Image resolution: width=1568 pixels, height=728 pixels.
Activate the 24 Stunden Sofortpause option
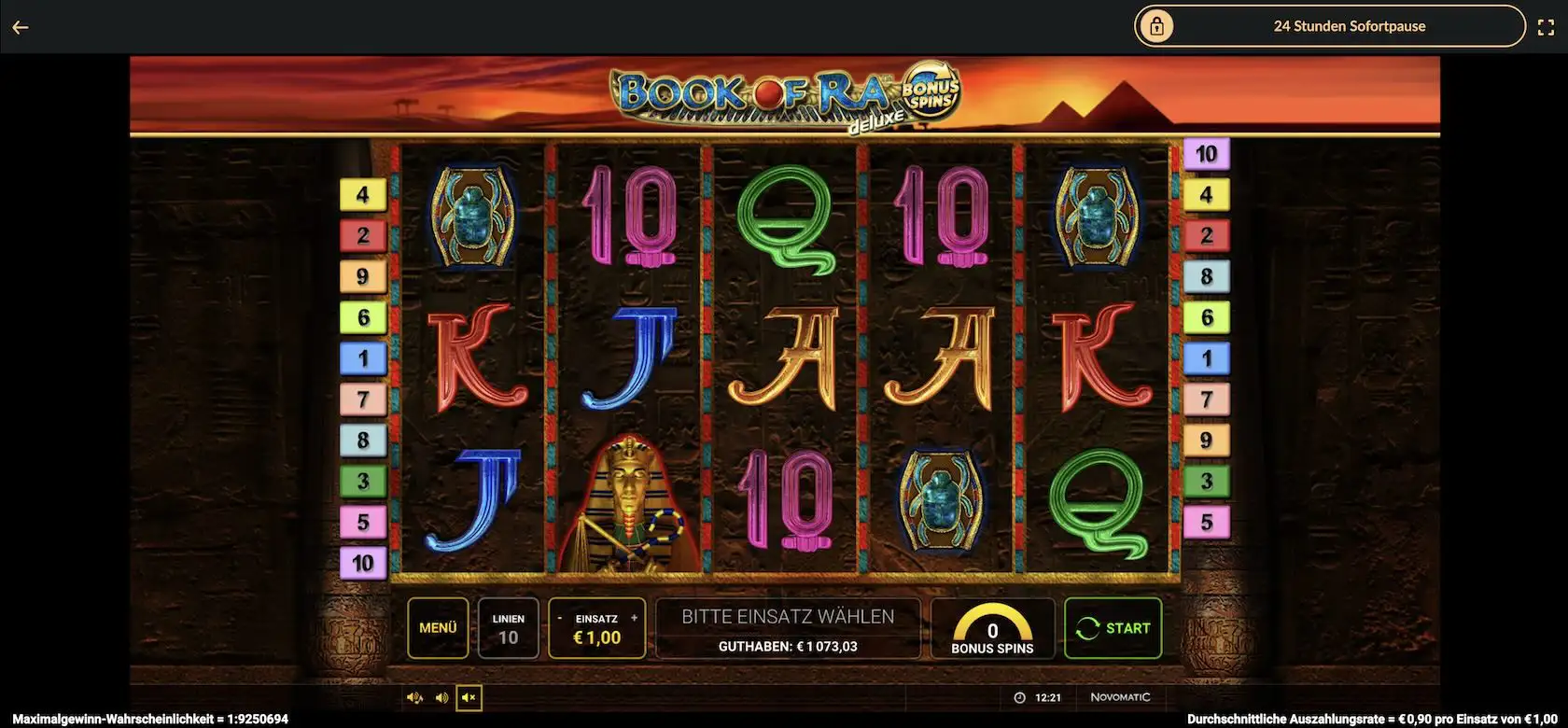click(1350, 25)
